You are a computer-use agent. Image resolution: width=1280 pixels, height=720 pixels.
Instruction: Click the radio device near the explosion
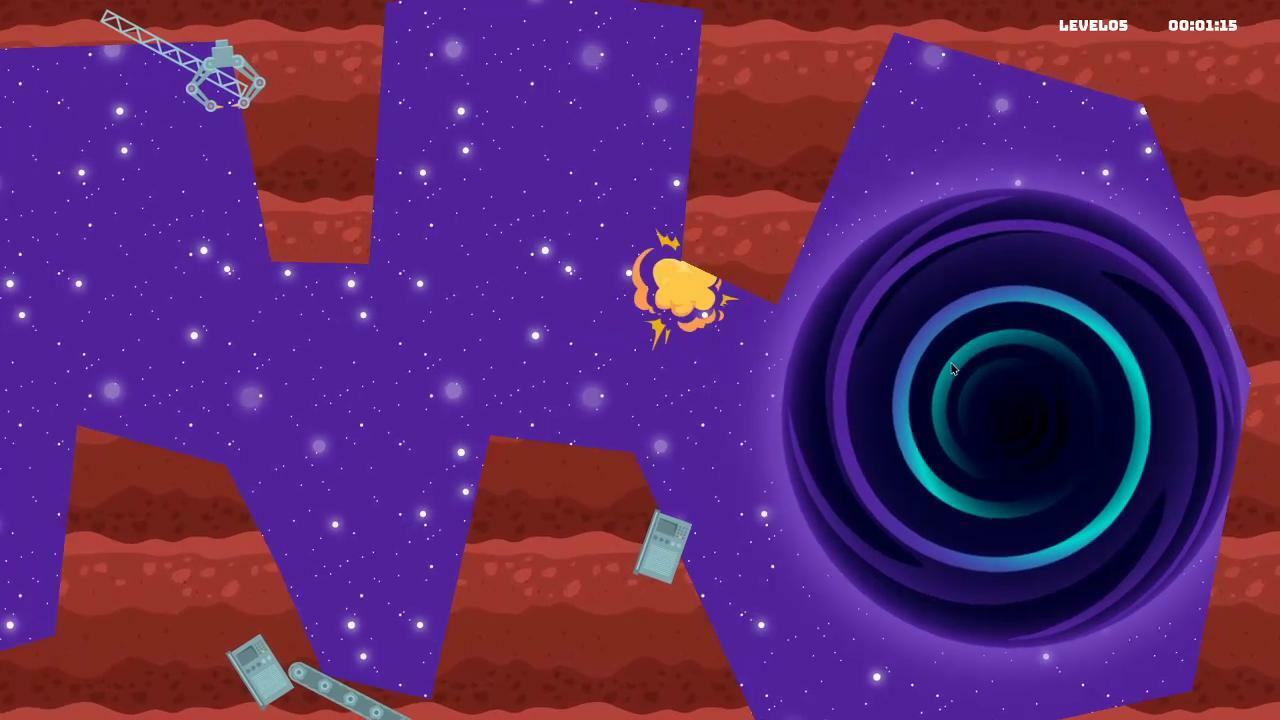pos(663,545)
